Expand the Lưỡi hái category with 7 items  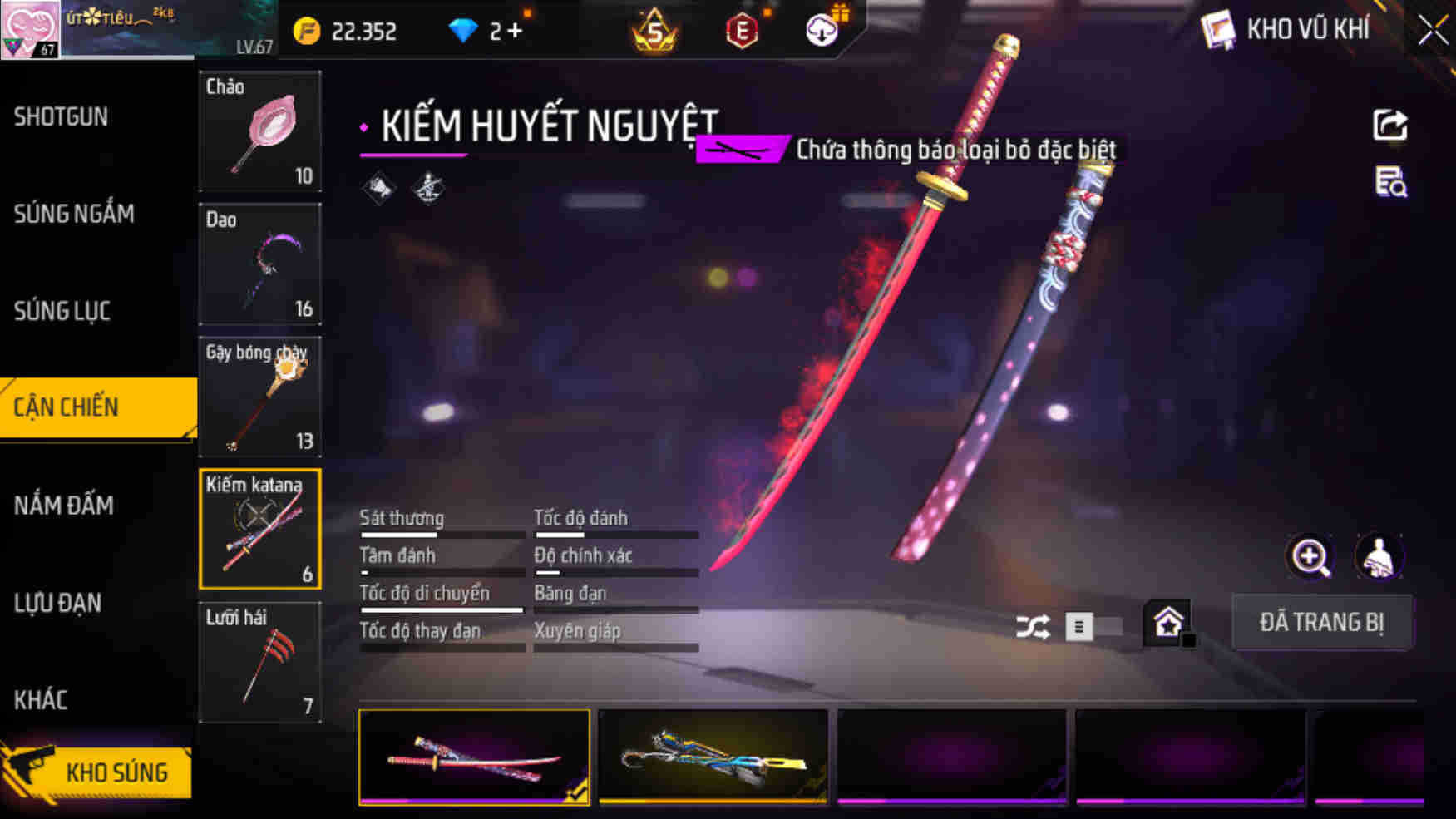(x=260, y=663)
